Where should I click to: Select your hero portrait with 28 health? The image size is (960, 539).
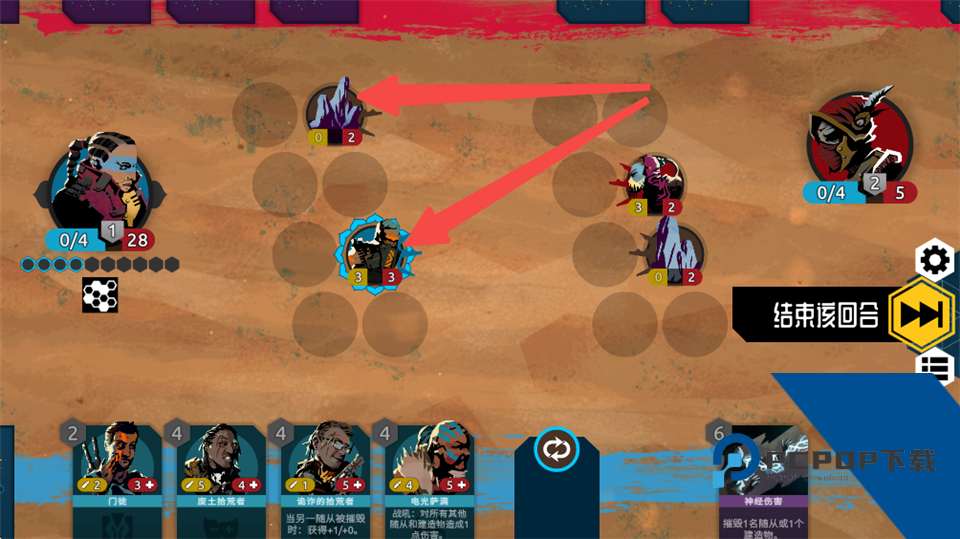click(x=100, y=186)
